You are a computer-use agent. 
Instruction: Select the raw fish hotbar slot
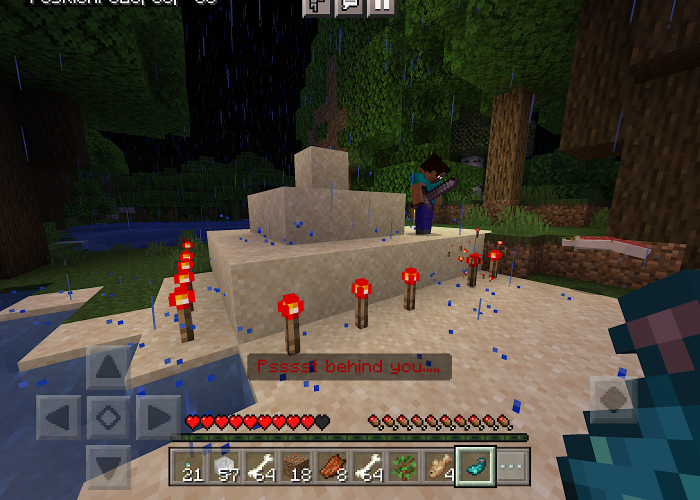point(439,466)
